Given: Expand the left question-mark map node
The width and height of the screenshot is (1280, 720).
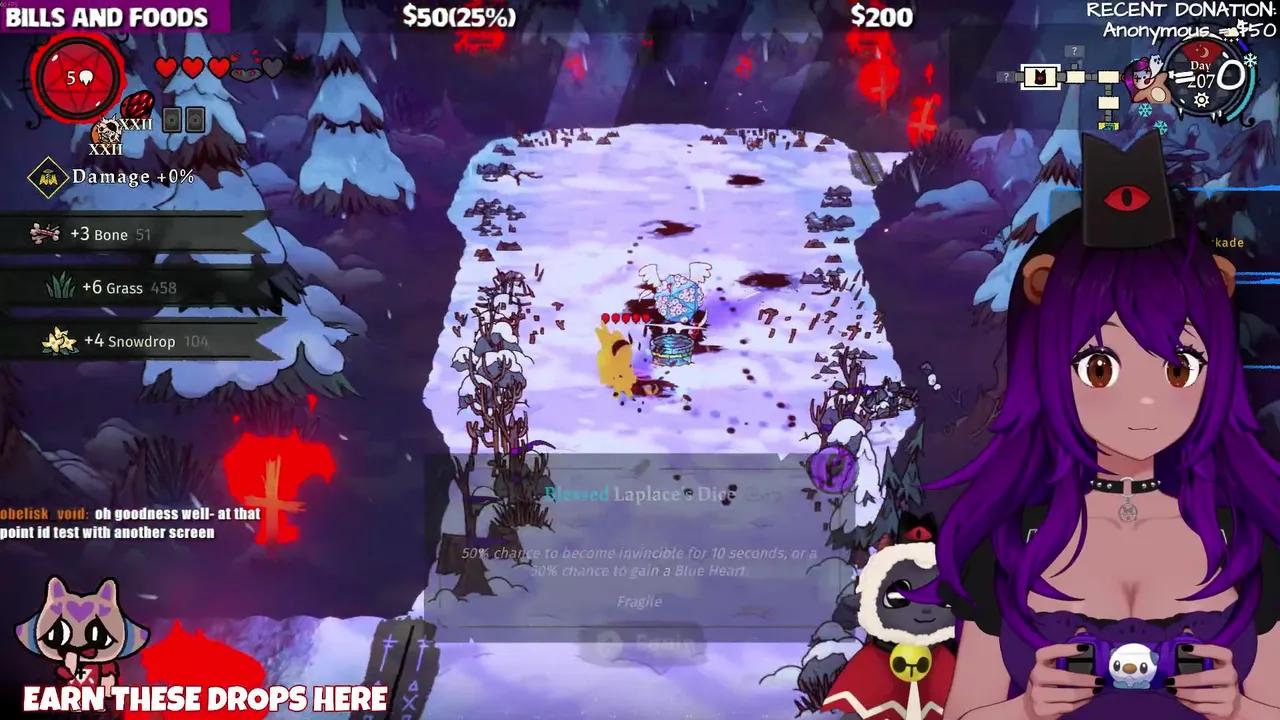Looking at the screenshot, I should (x=1005, y=76).
